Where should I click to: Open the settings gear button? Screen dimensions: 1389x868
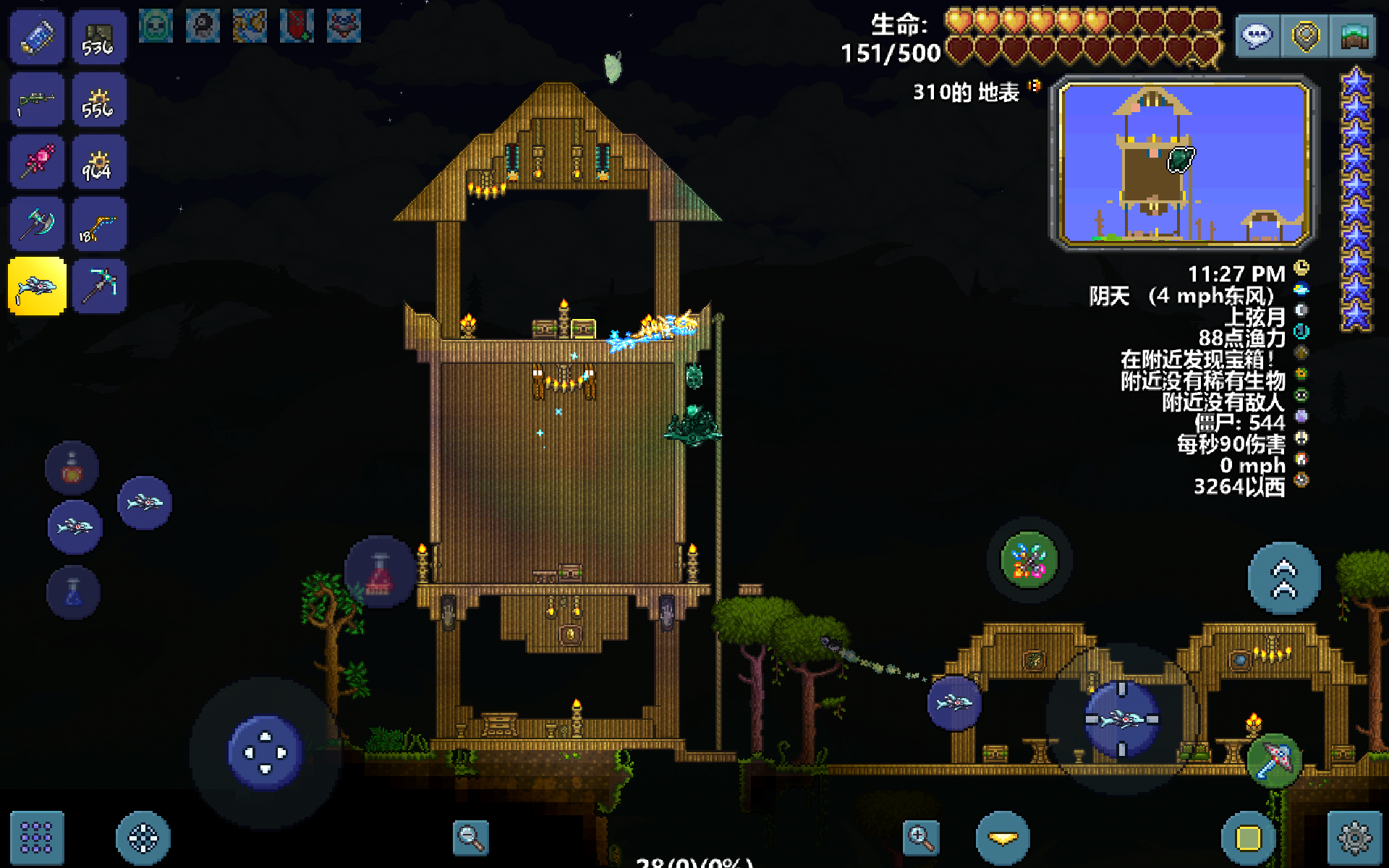coord(1354,838)
